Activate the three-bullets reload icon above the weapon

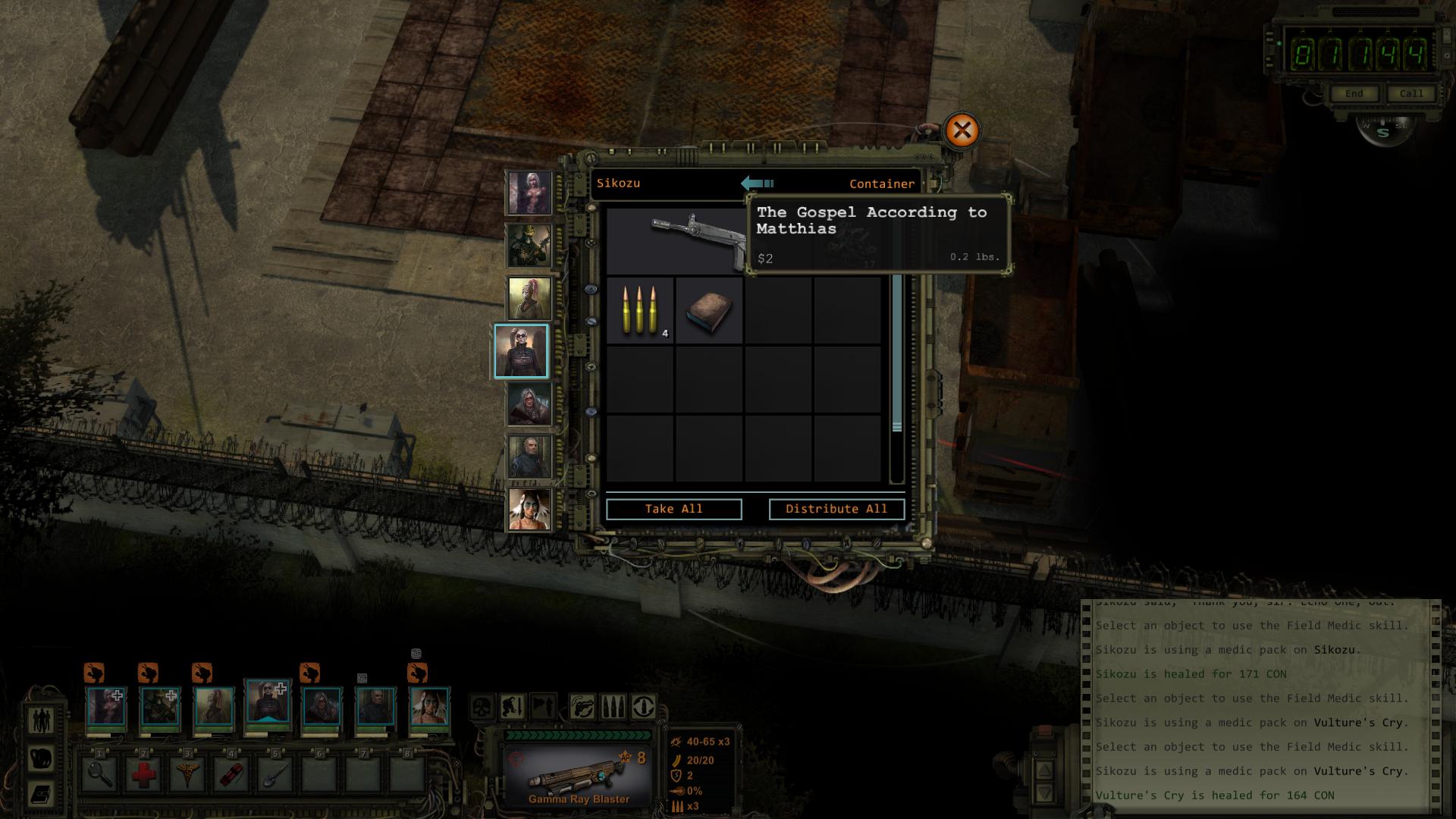[613, 707]
